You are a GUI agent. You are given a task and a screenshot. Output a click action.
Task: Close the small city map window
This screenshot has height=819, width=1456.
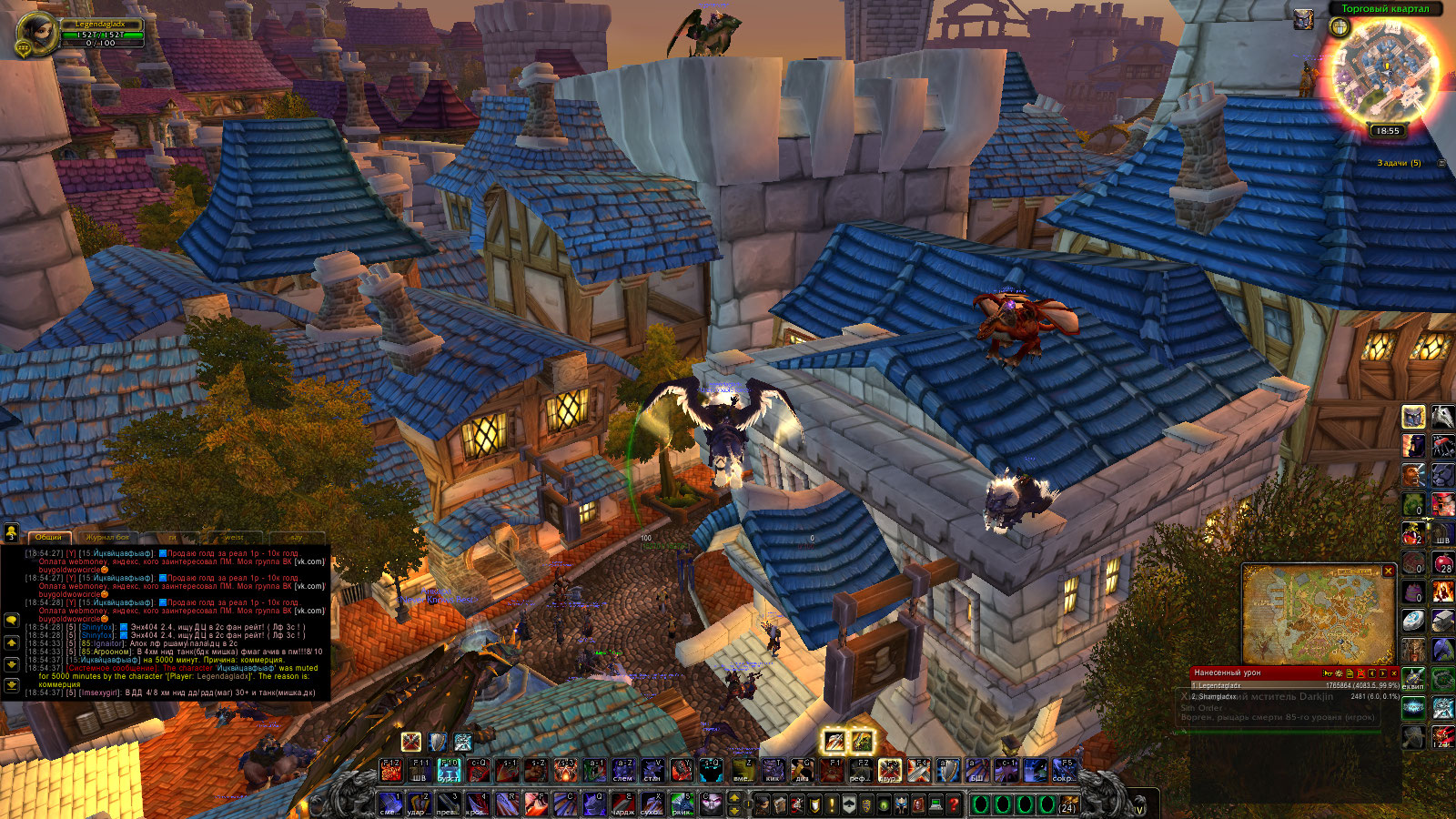(x=1389, y=571)
